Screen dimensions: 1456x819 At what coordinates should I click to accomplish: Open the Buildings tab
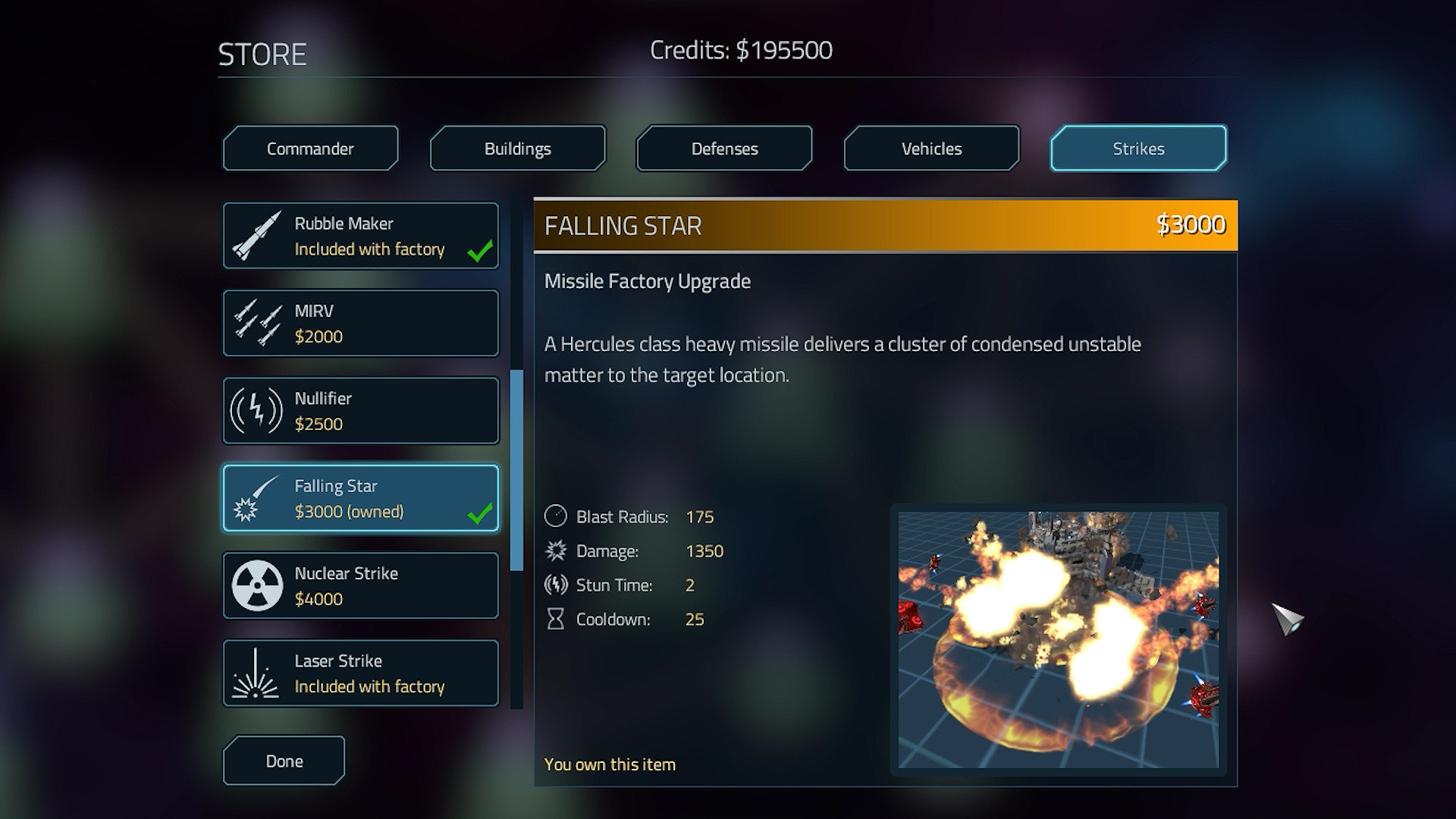click(x=517, y=148)
